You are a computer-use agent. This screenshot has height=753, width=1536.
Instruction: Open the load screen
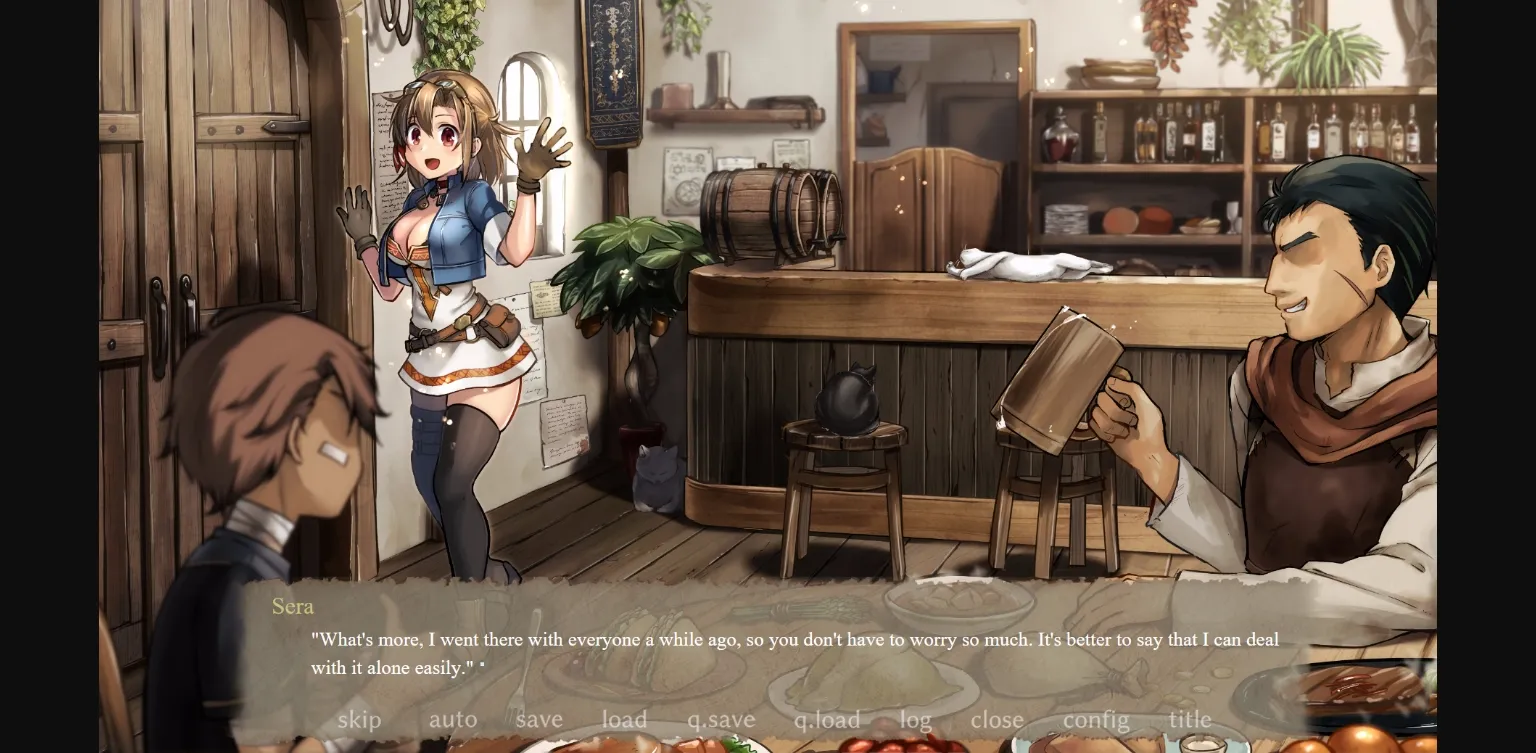pos(624,719)
